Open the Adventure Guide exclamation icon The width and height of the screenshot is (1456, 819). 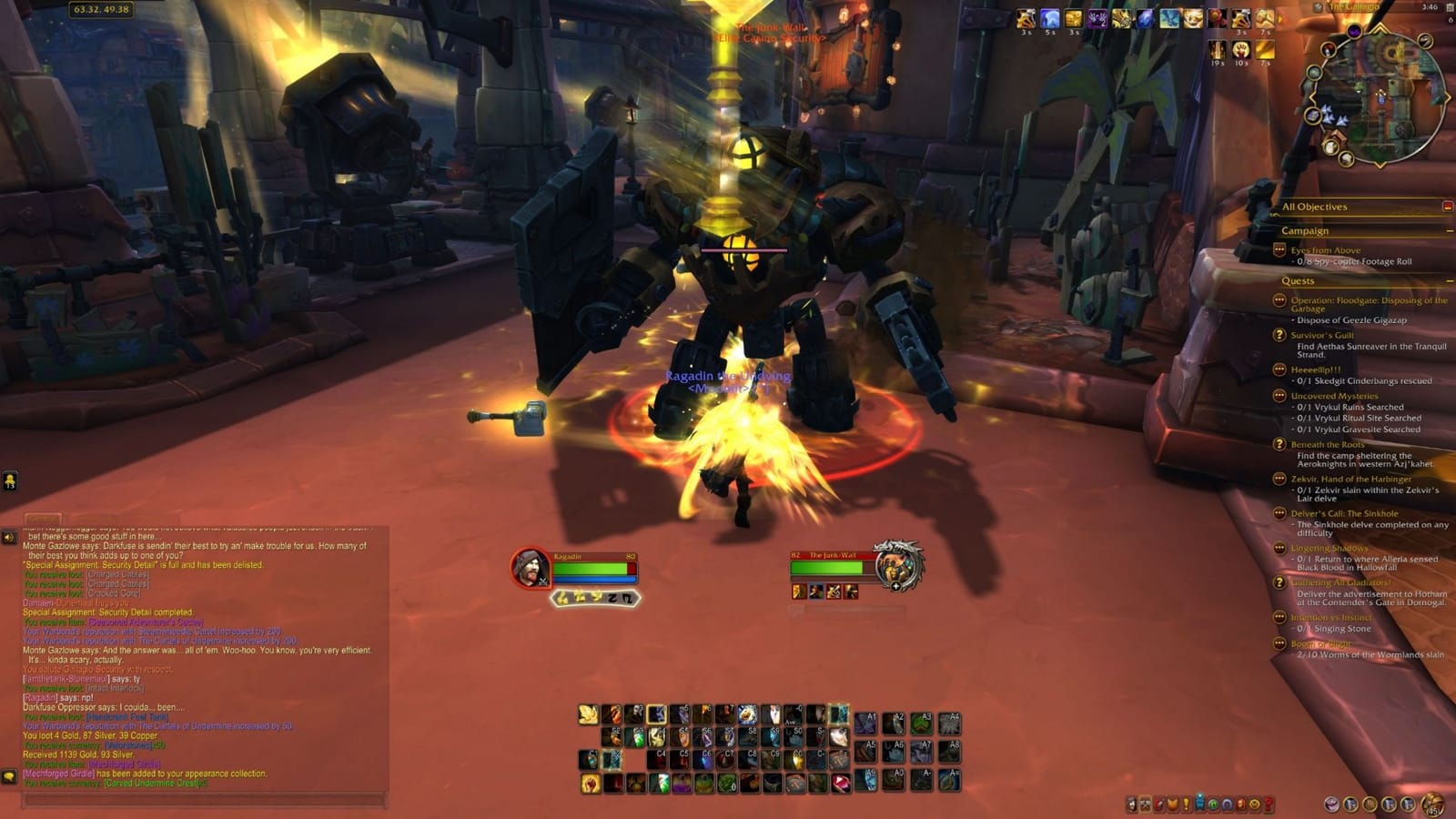point(1186,804)
